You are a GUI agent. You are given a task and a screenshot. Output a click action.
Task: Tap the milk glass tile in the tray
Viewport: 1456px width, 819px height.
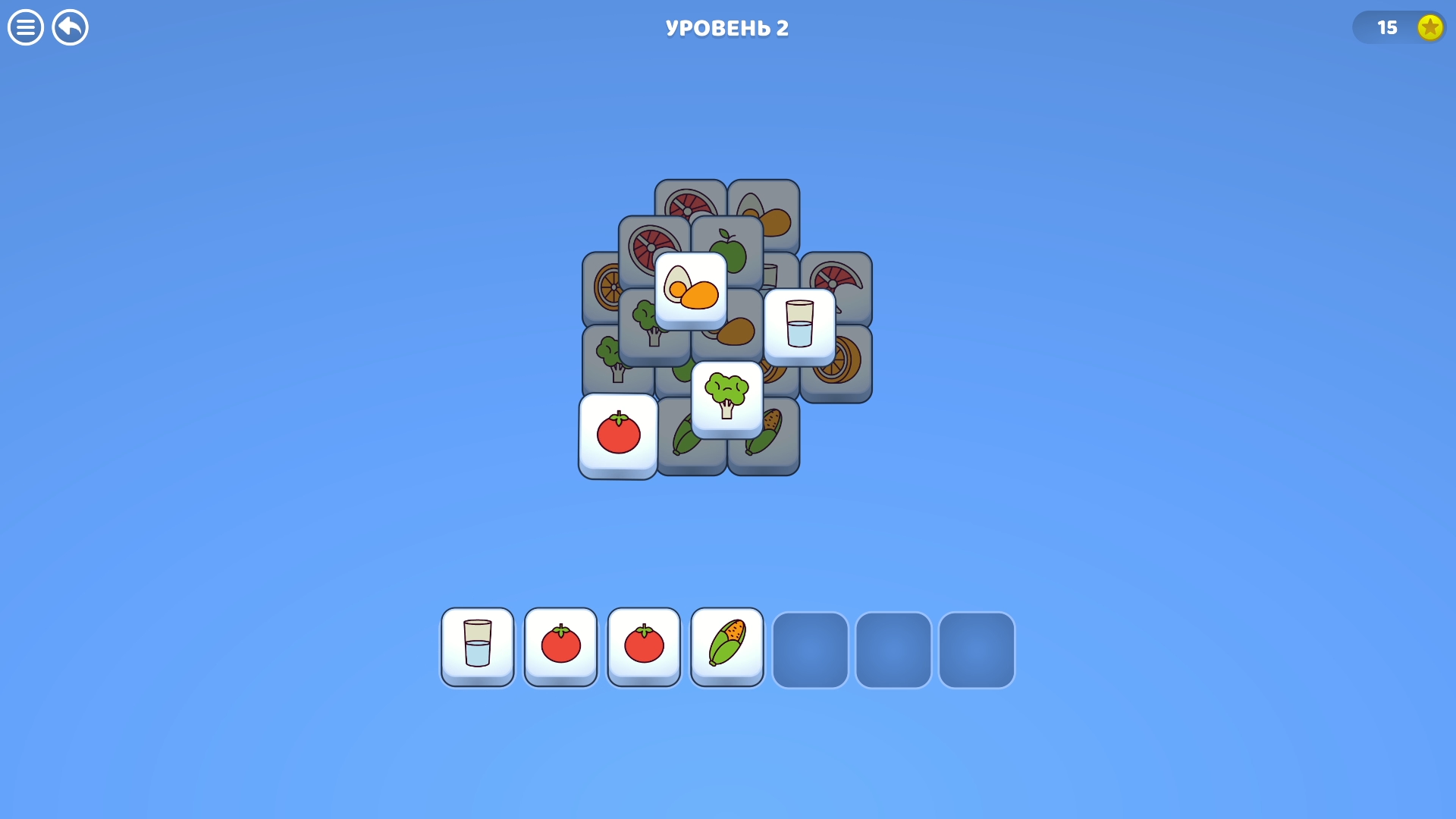click(x=477, y=646)
